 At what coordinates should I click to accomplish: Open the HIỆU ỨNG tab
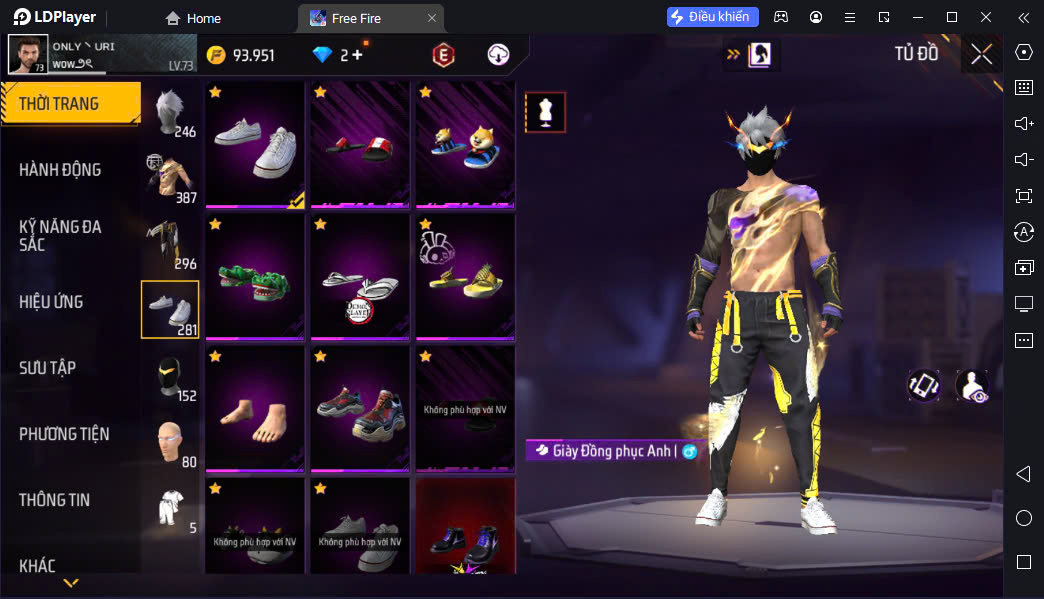51,302
